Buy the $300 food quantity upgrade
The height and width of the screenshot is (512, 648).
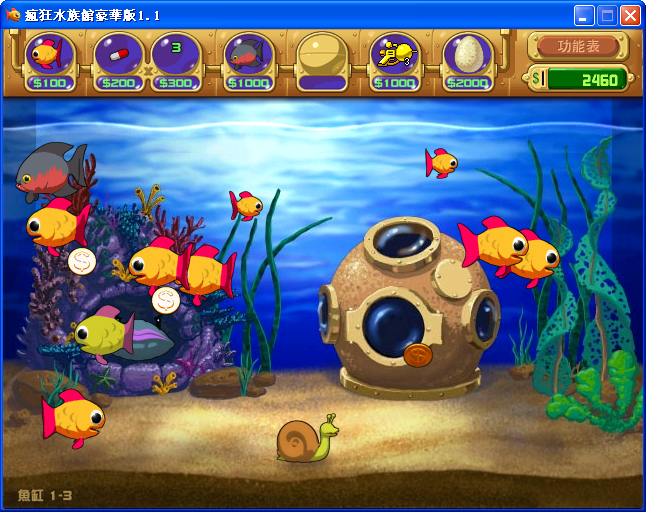click(x=176, y=59)
